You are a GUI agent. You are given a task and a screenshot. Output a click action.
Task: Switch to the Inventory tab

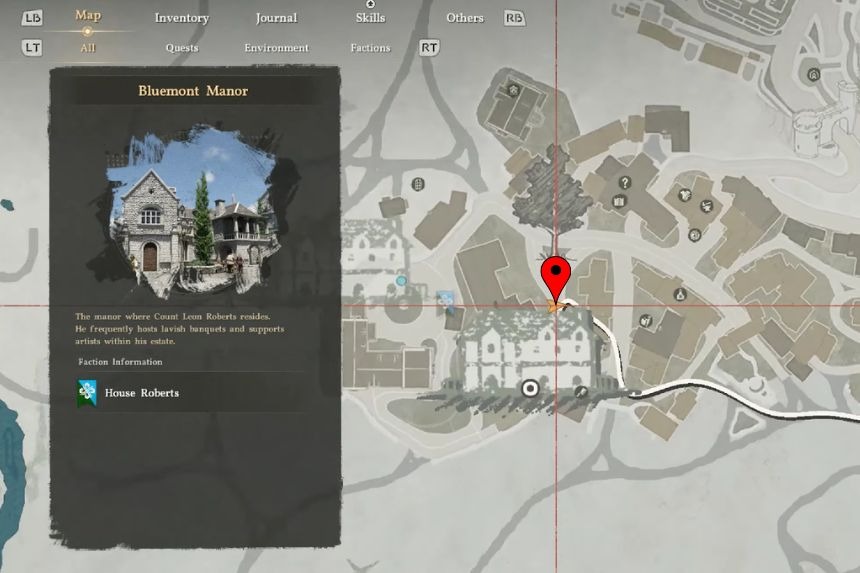click(x=181, y=18)
